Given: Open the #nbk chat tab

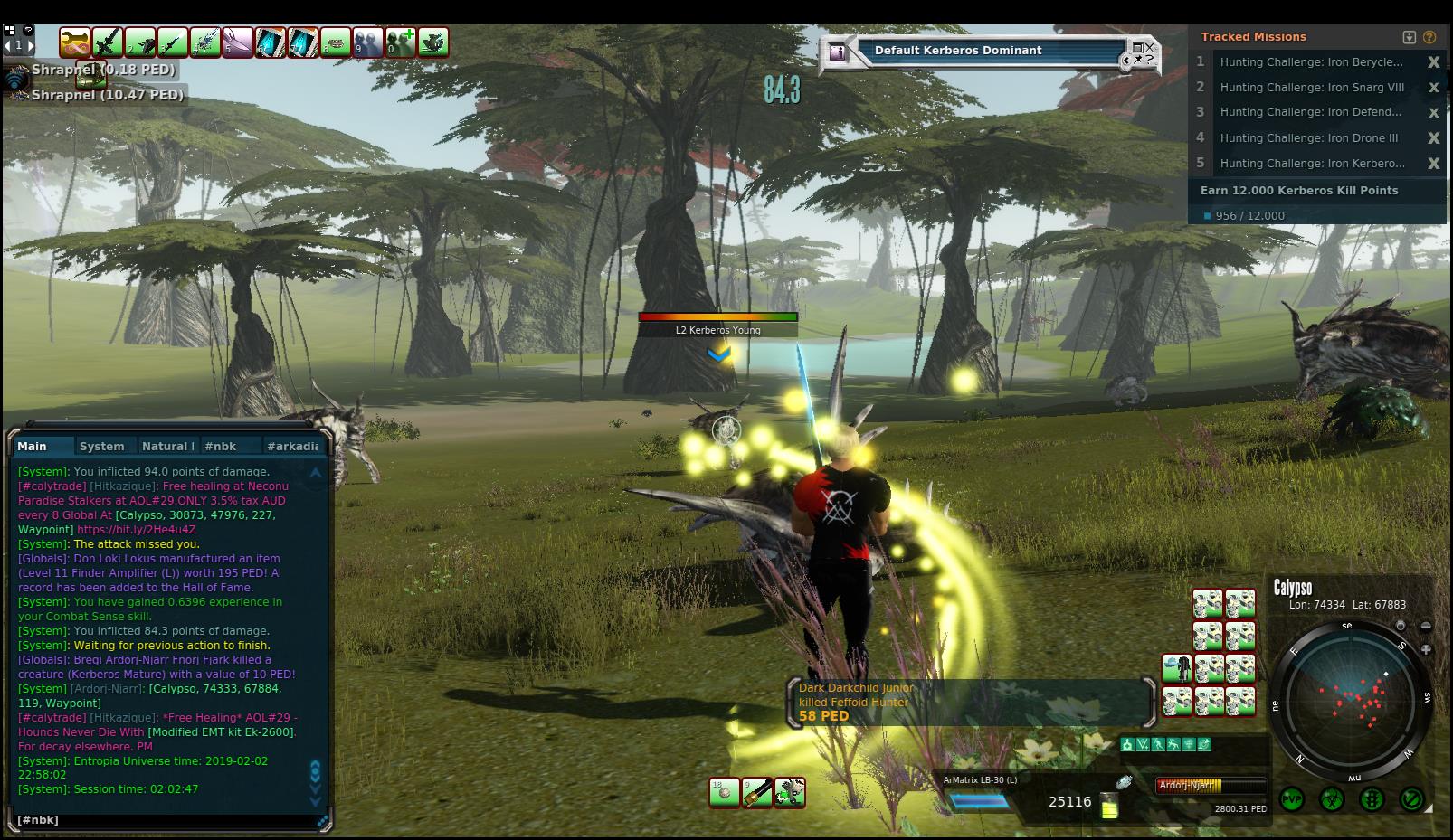Looking at the screenshot, I should coord(220,446).
